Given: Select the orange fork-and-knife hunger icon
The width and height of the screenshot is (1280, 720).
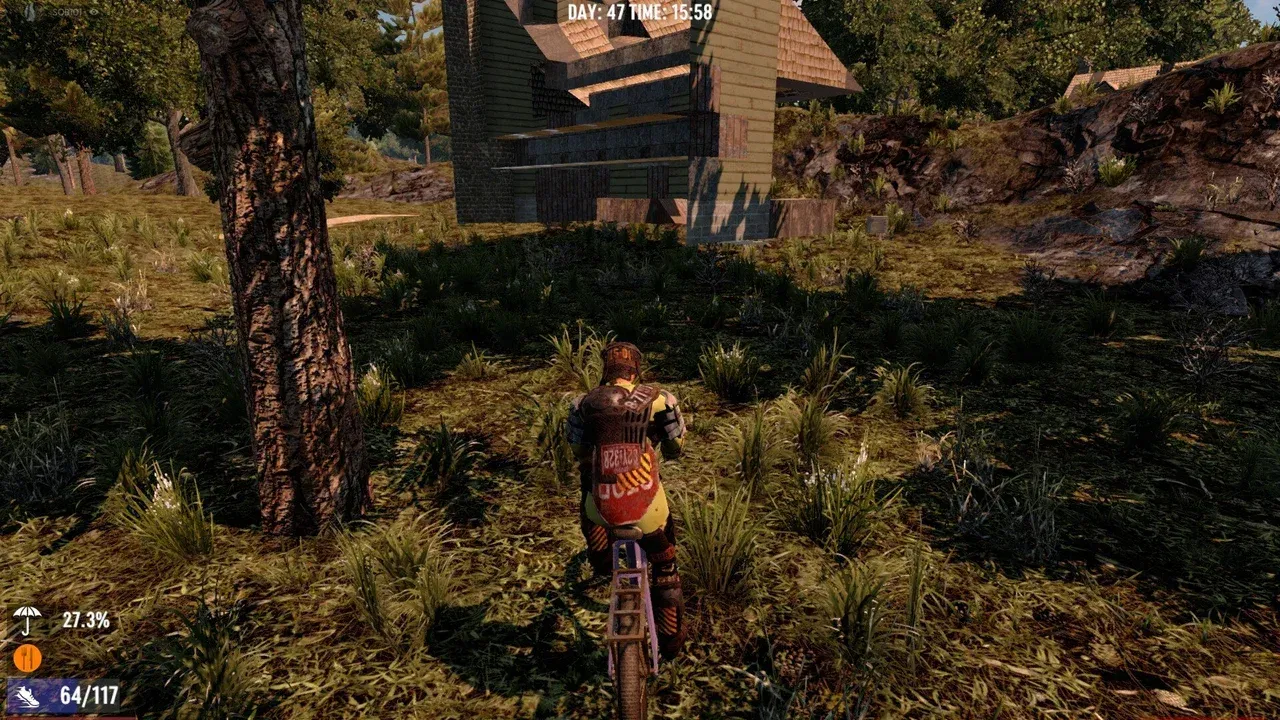Looking at the screenshot, I should tap(27, 657).
